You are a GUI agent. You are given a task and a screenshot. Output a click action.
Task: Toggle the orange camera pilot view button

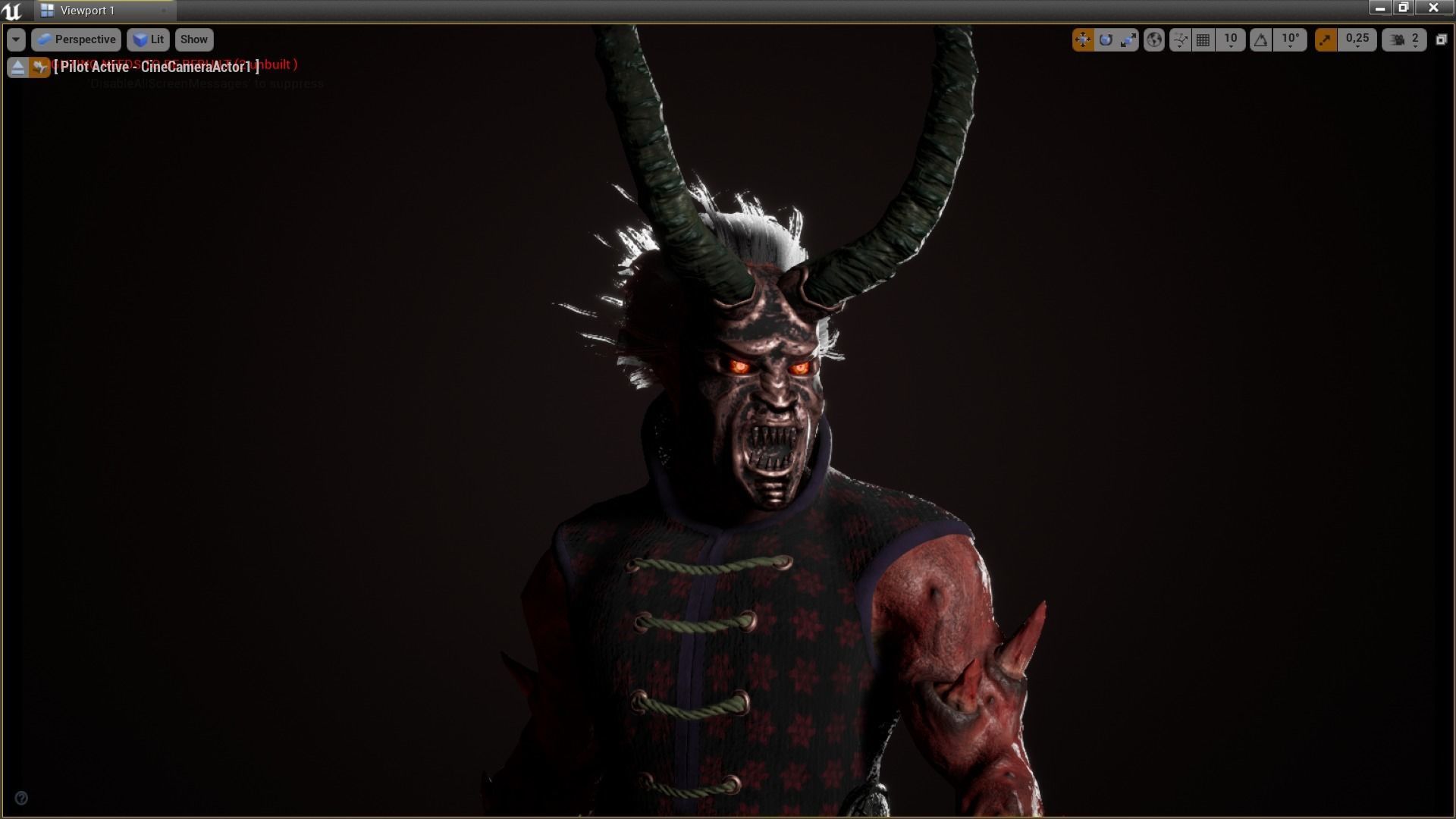tap(39, 67)
